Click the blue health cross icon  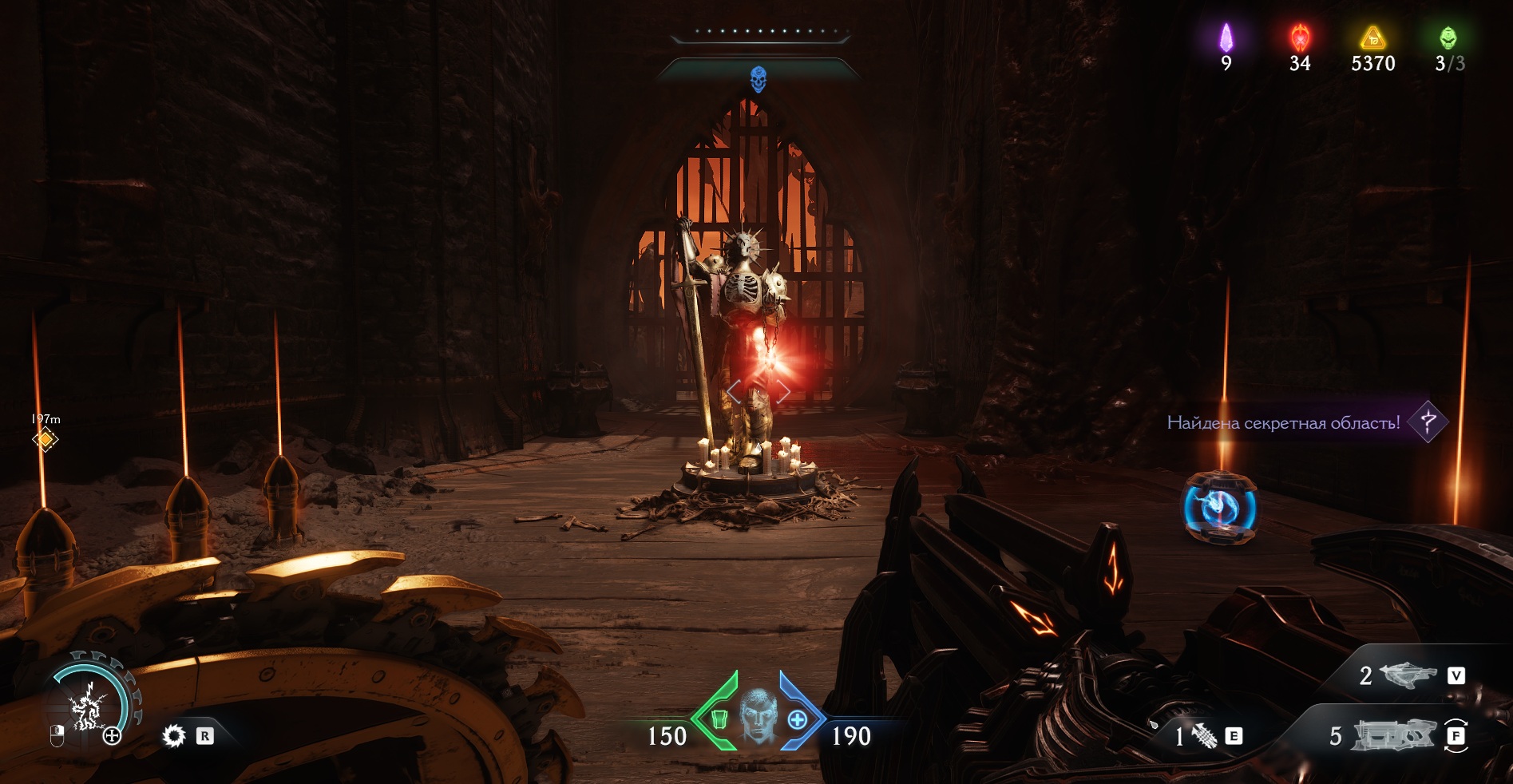(x=797, y=719)
